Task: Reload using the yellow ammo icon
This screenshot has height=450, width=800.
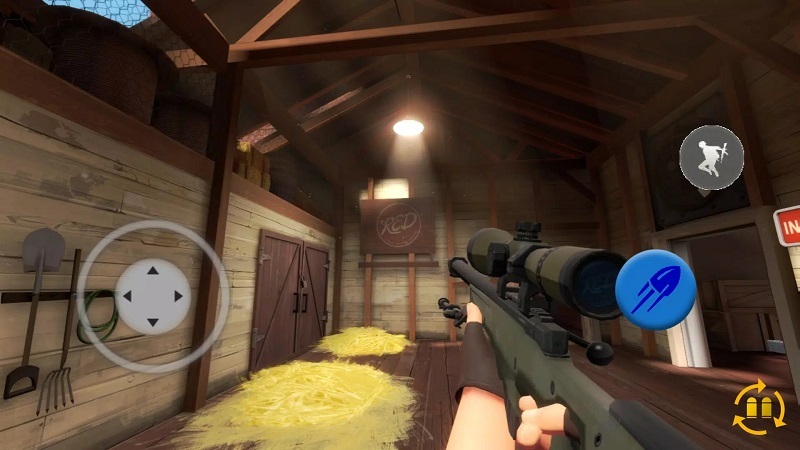Action: click(x=759, y=409)
